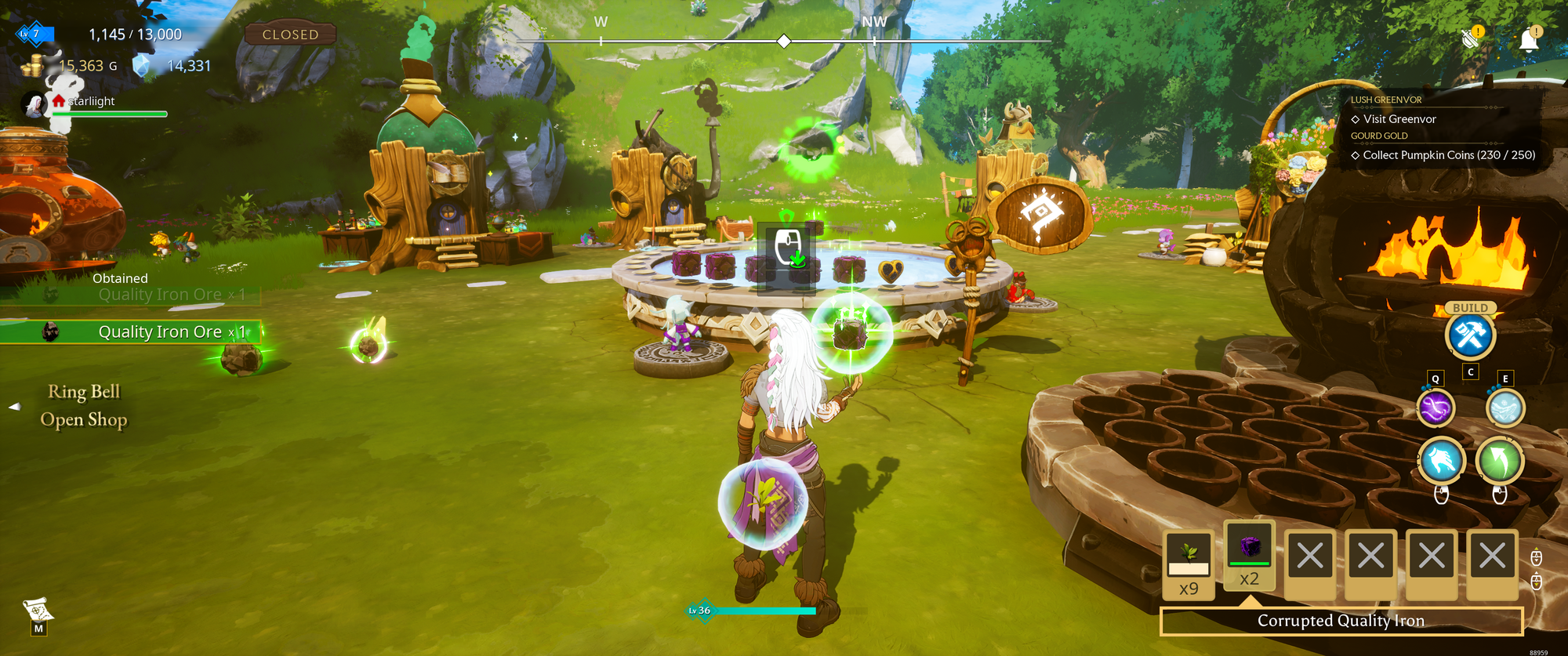Viewport: 1568px width, 656px height.
Task: Open the map scroll icon
Action: (38, 611)
